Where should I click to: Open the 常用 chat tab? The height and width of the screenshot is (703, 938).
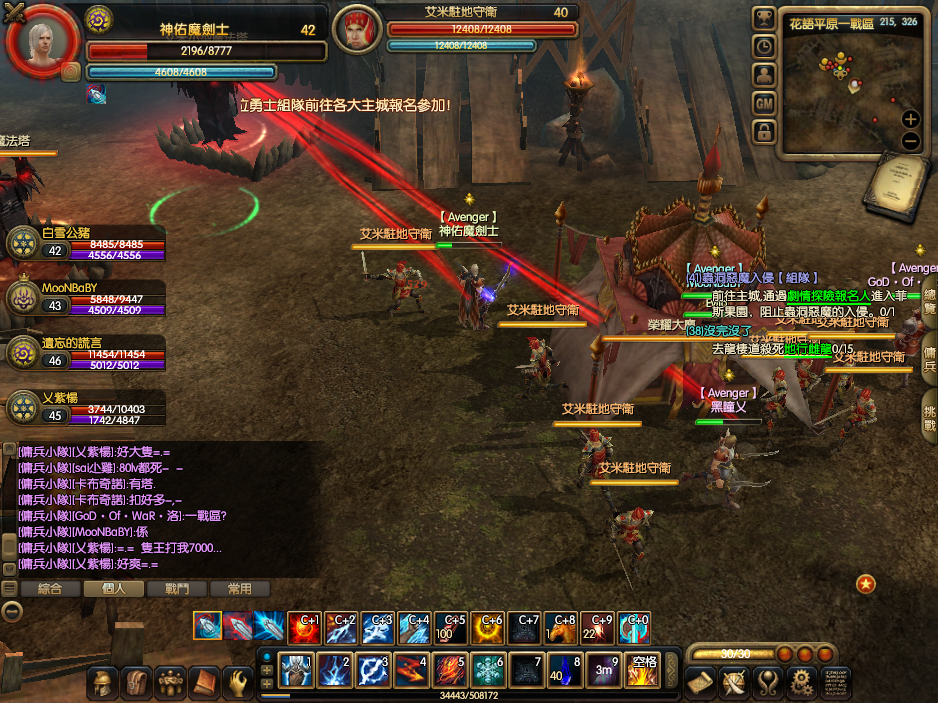tap(239, 589)
